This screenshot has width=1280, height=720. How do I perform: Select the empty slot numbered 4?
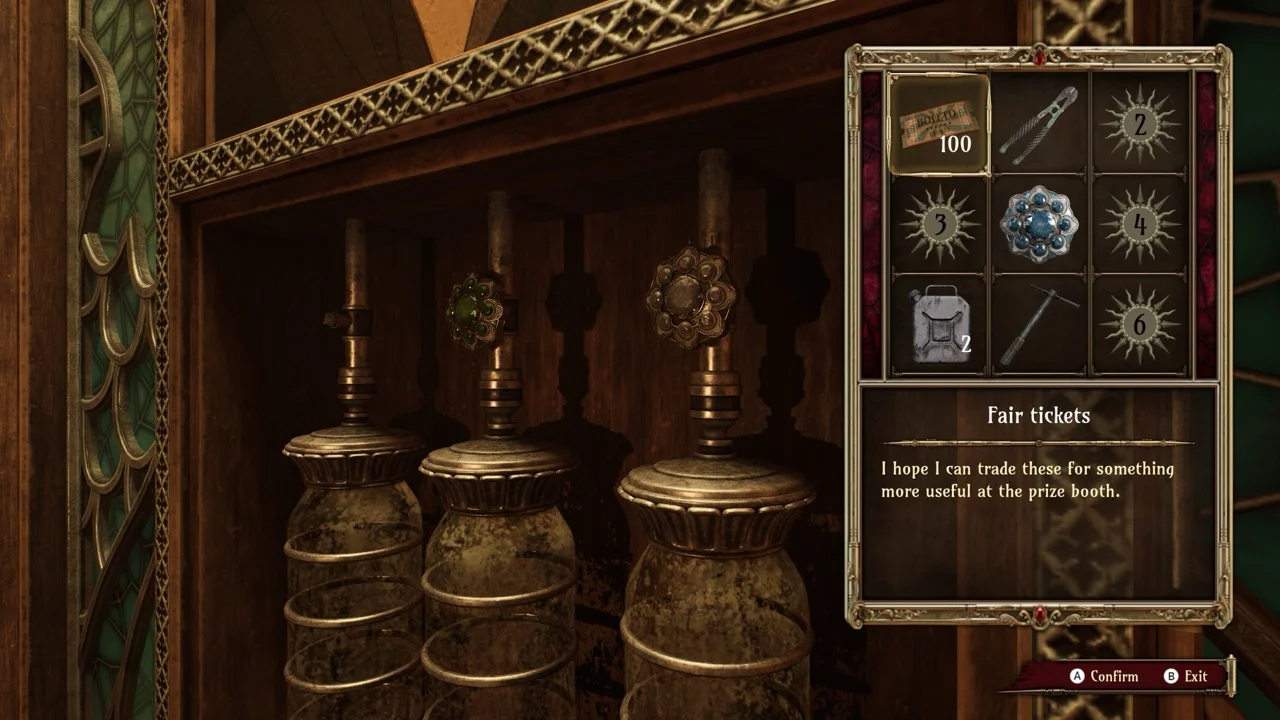(1139, 224)
